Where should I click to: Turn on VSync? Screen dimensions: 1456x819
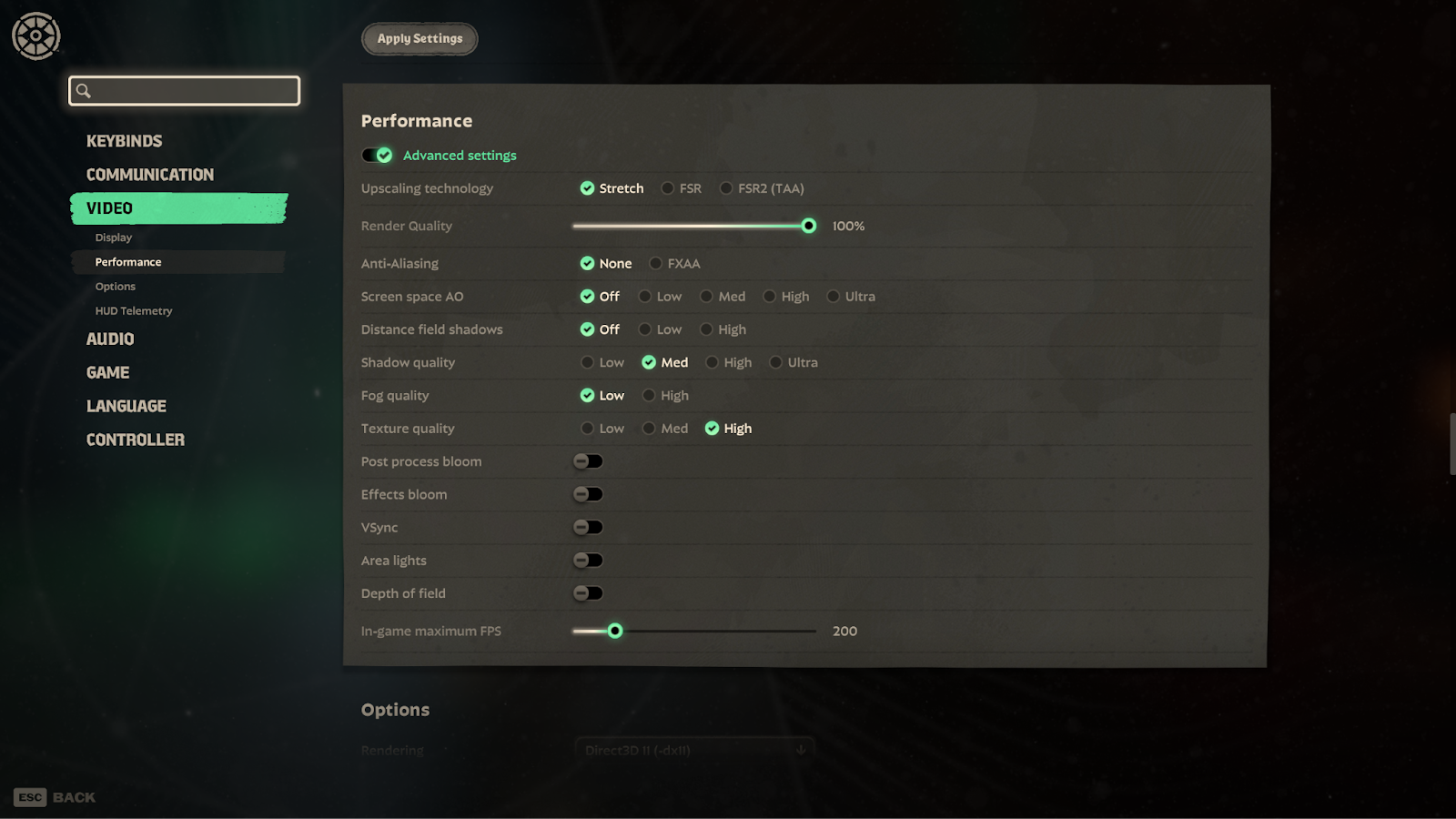tap(588, 528)
